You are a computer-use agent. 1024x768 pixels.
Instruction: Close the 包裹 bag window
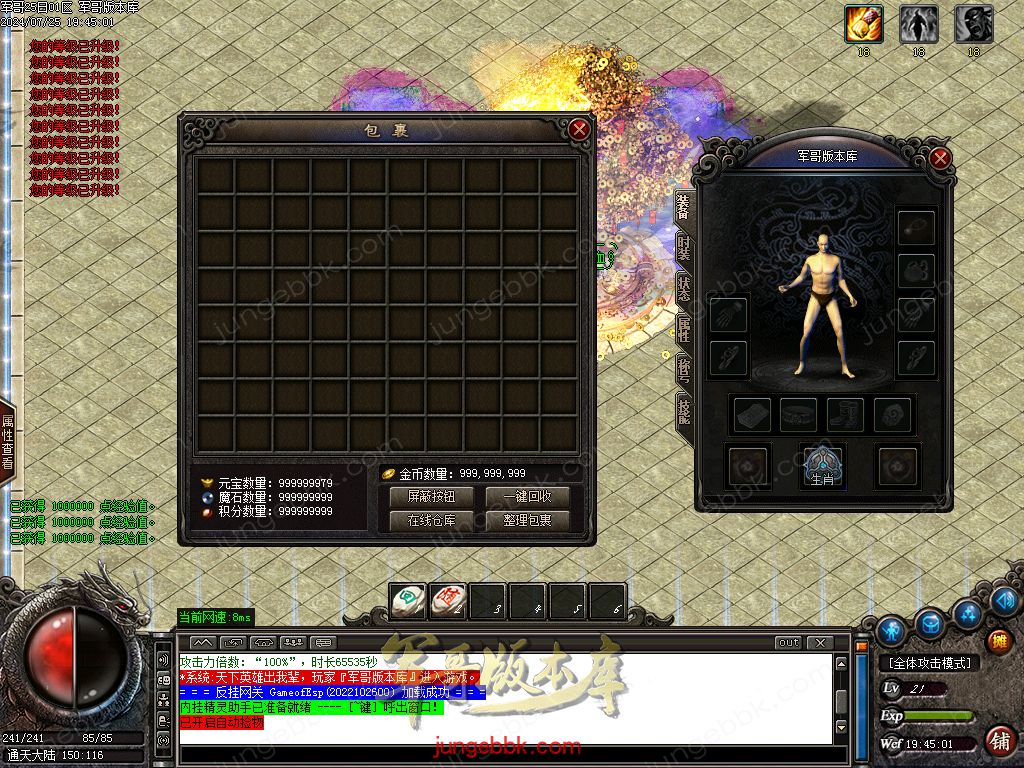(579, 129)
